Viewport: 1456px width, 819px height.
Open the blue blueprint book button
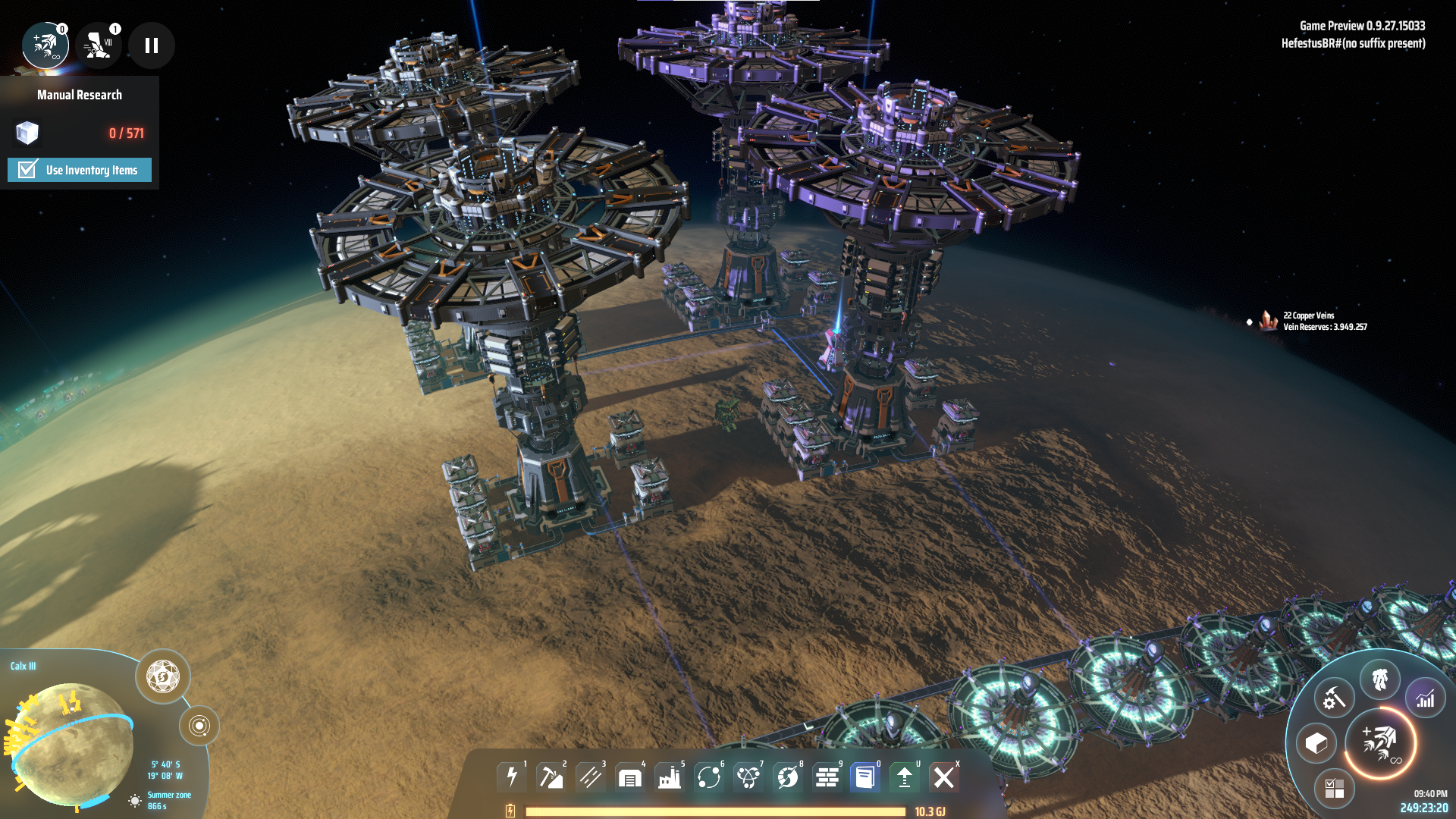click(865, 777)
